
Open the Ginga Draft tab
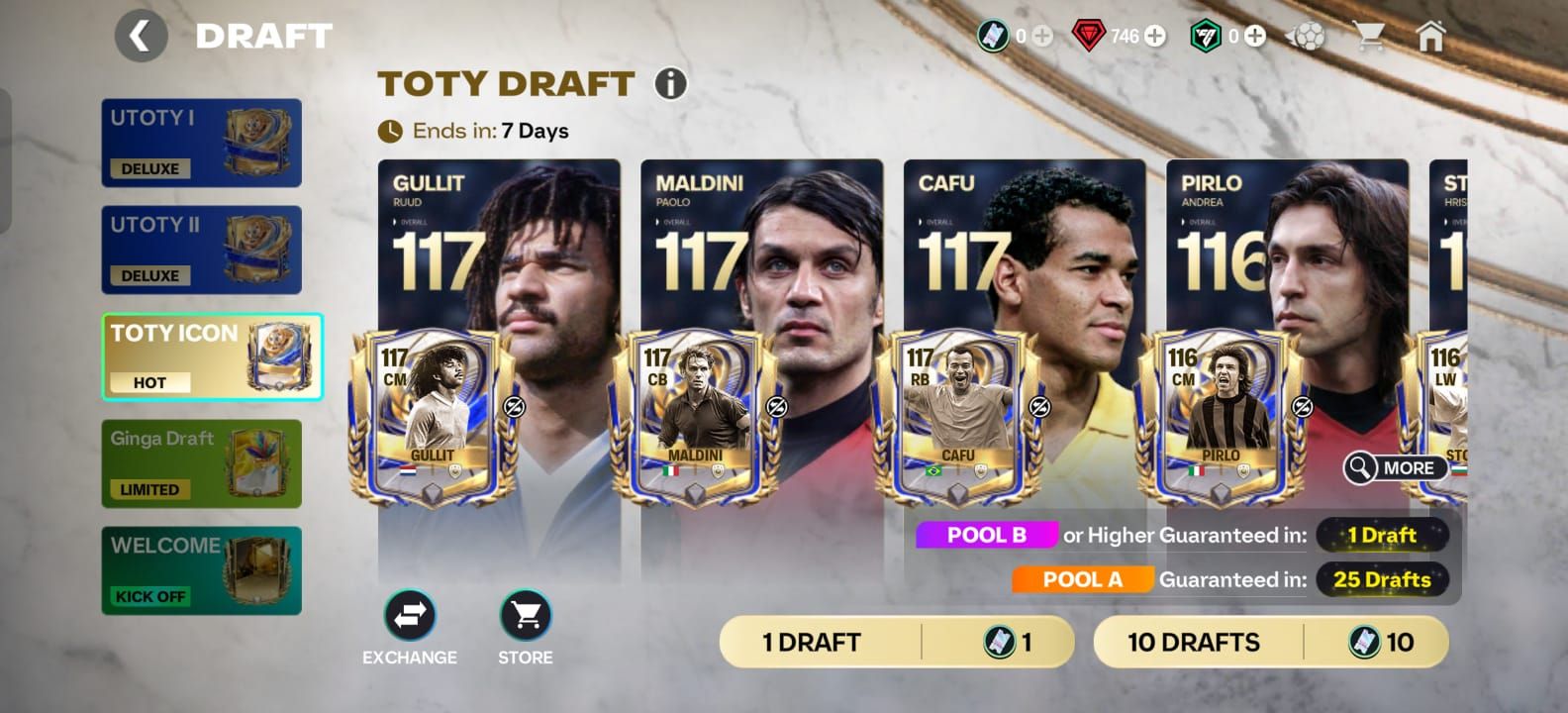point(201,463)
